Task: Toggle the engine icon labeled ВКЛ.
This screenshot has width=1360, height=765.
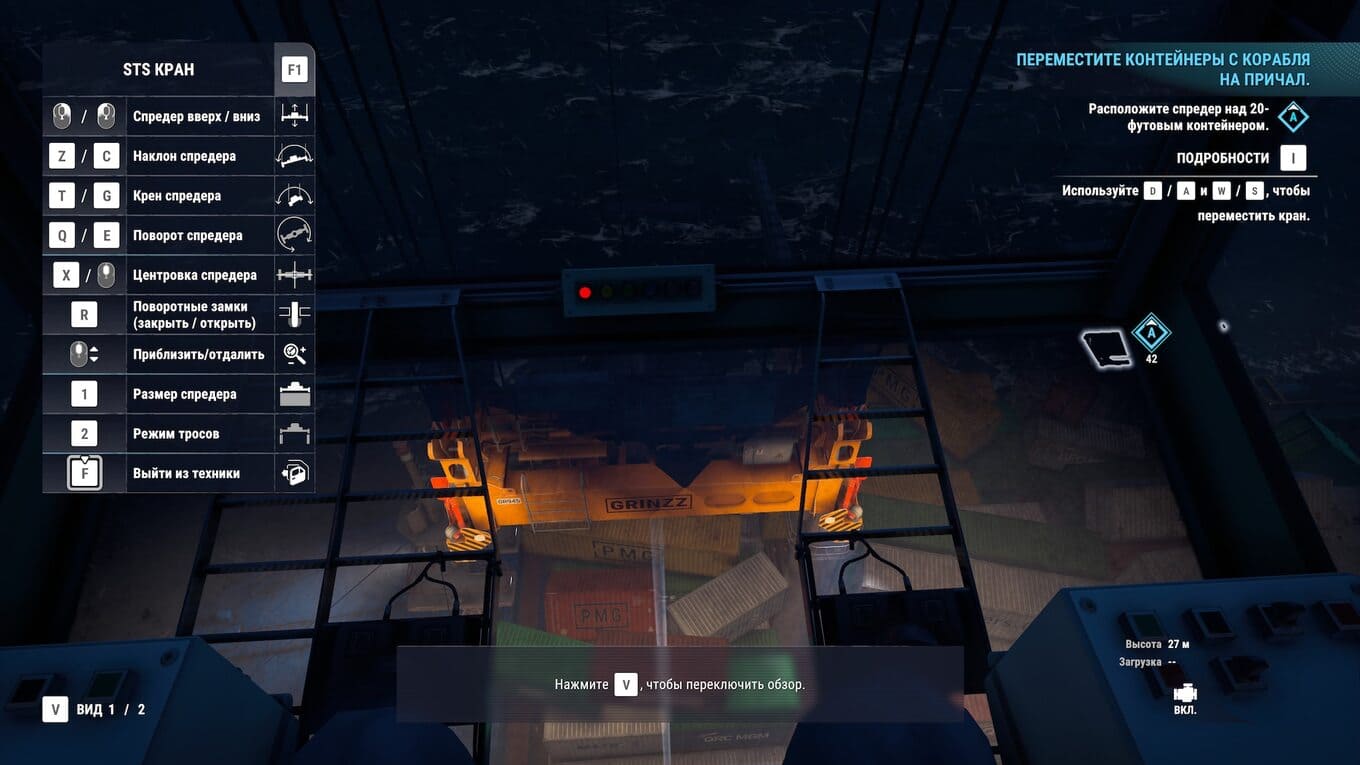Action: [x=1185, y=694]
